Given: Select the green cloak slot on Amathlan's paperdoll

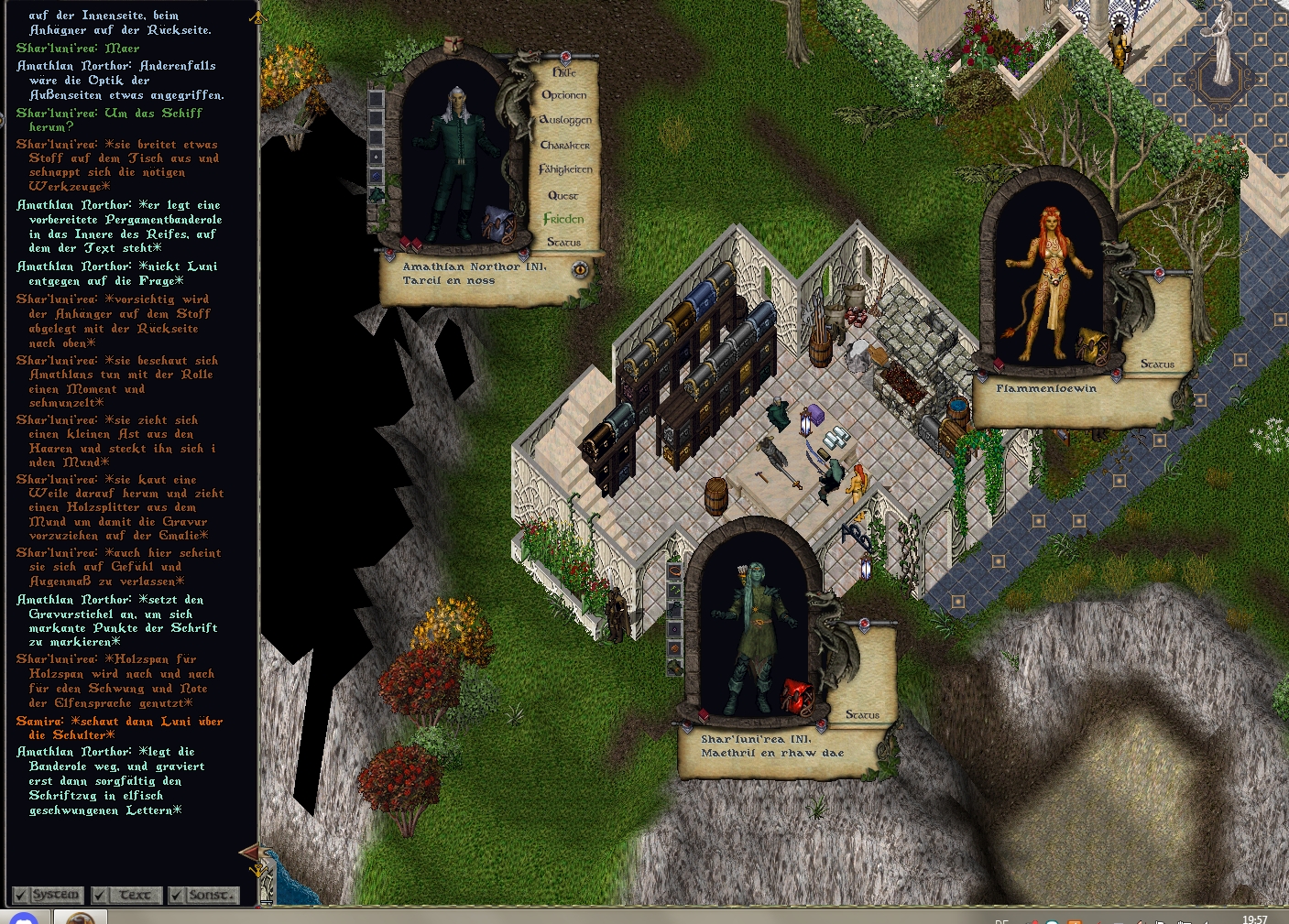Looking at the screenshot, I should tap(377, 194).
